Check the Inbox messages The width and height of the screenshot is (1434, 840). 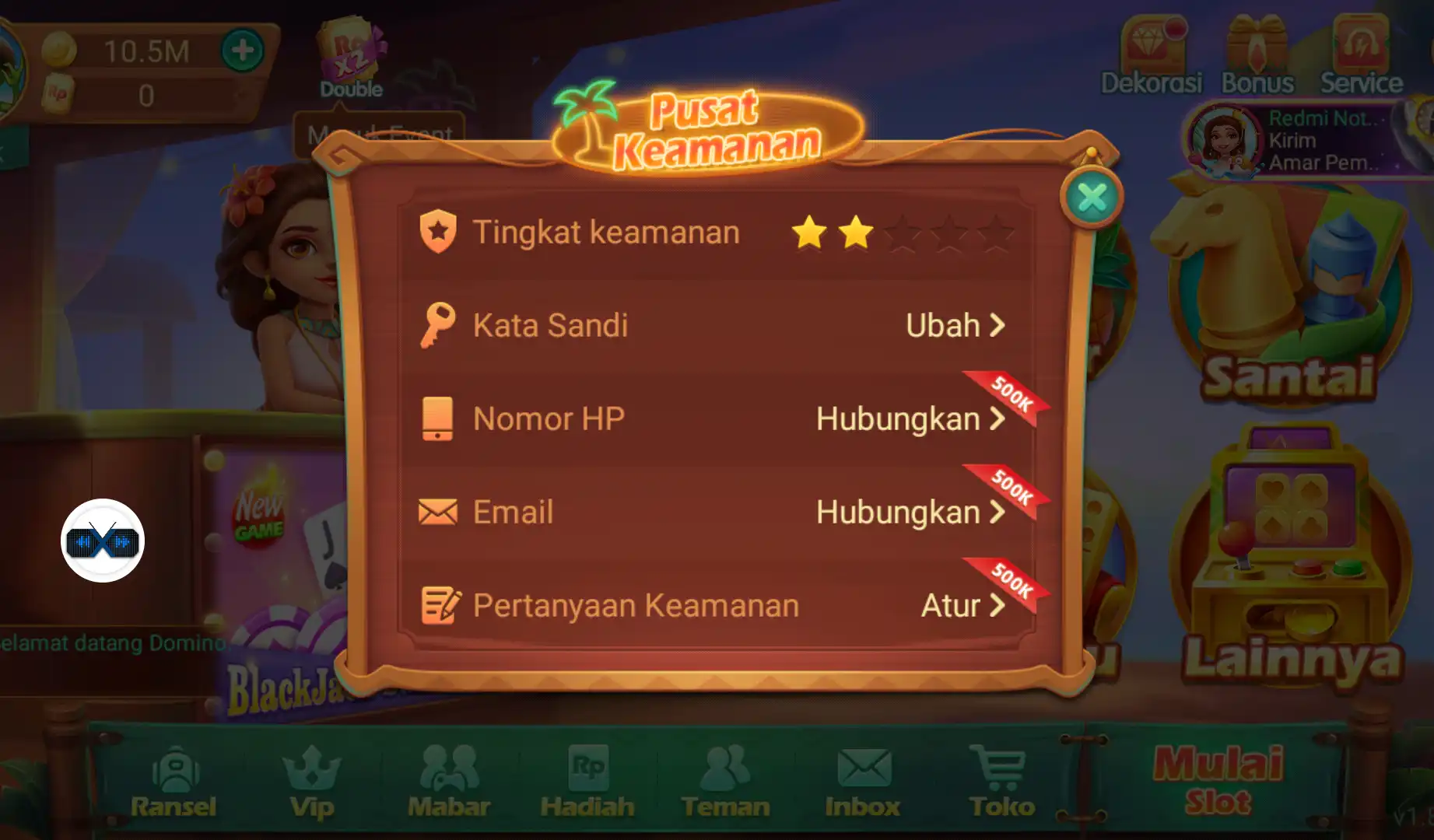[x=862, y=778]
